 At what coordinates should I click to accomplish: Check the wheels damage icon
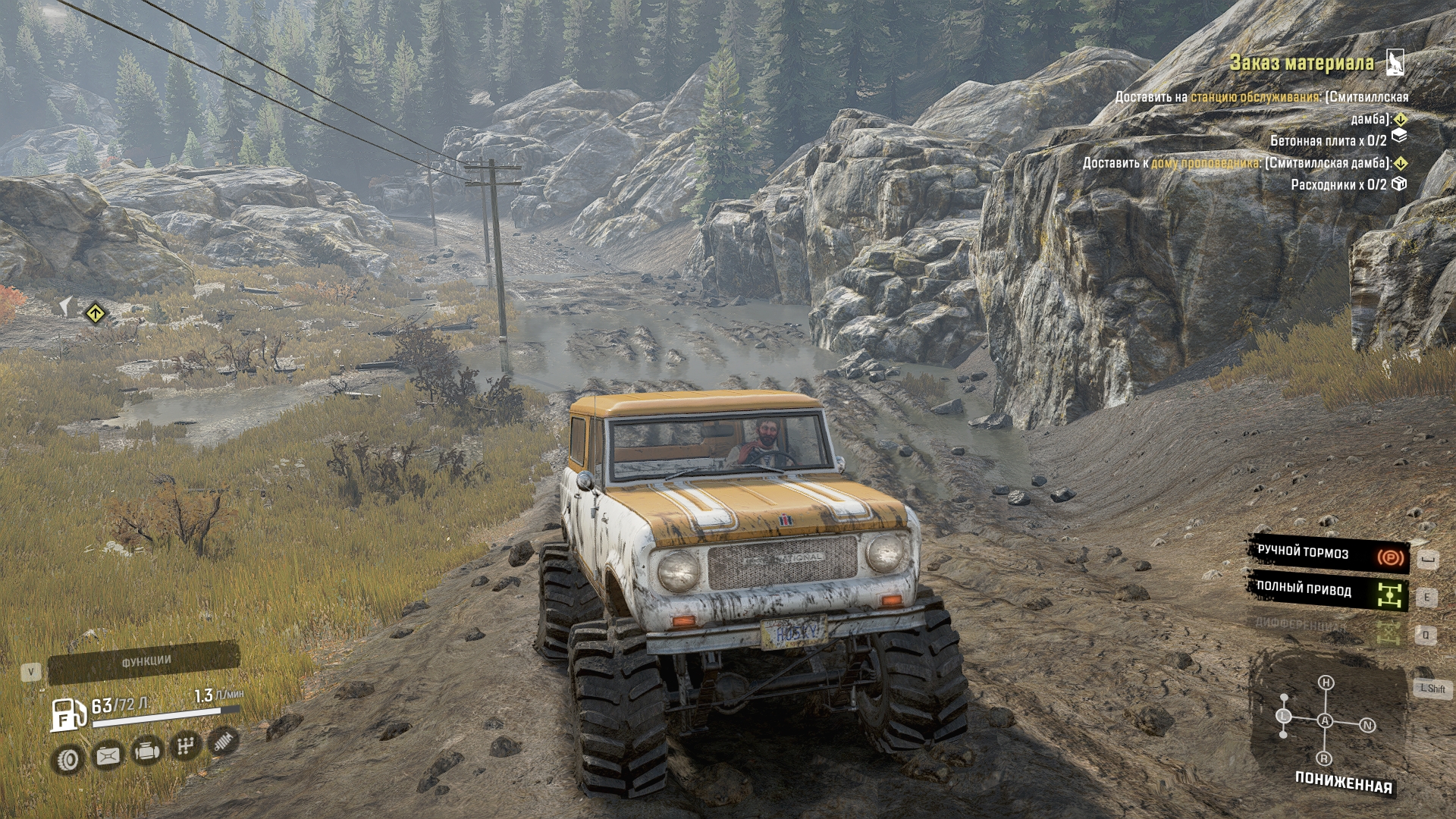click(x=68, y=759)
